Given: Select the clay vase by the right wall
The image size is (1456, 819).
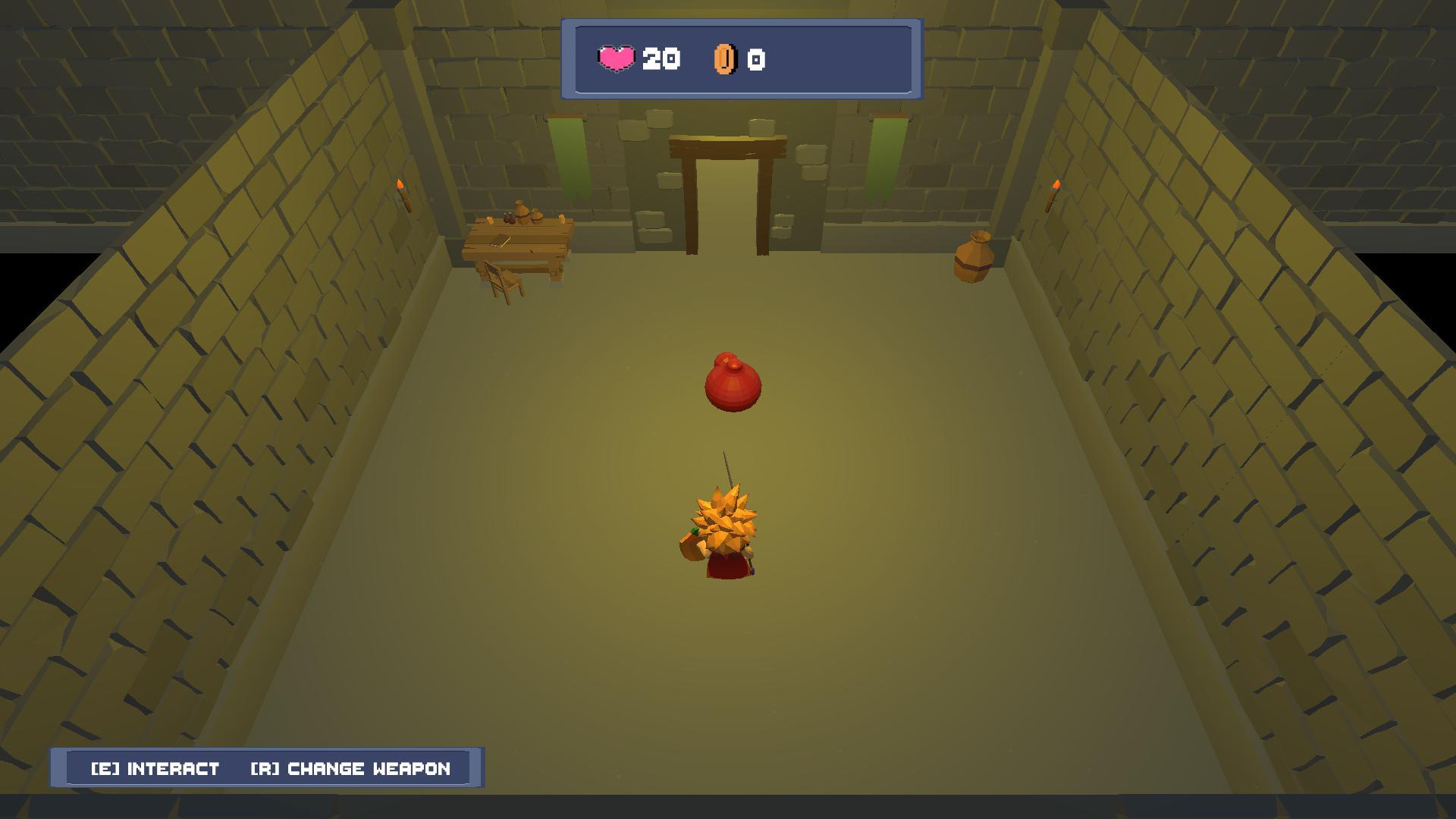Looking at the screenshot, I should point(973,258).
